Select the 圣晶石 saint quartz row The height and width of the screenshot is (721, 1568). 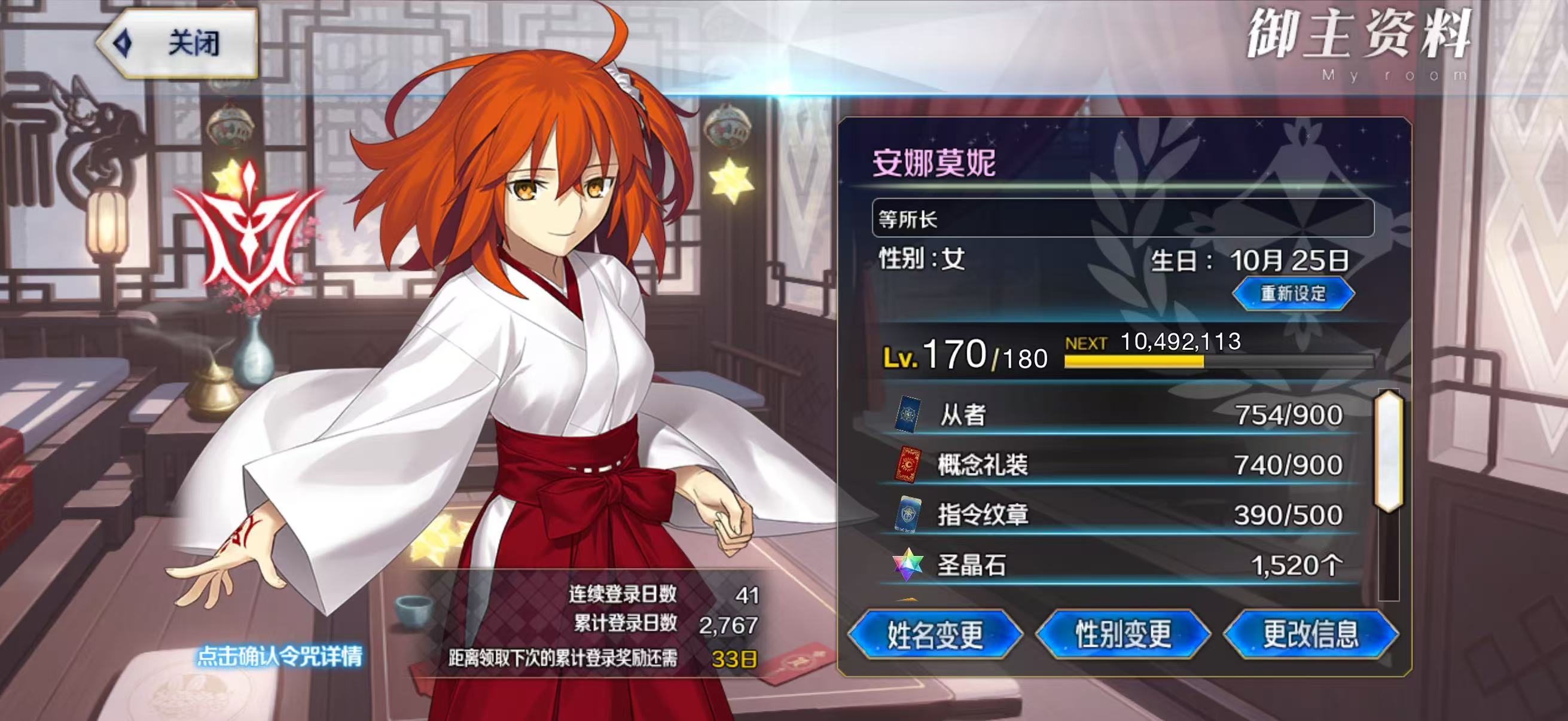[x=1120, y=565]
